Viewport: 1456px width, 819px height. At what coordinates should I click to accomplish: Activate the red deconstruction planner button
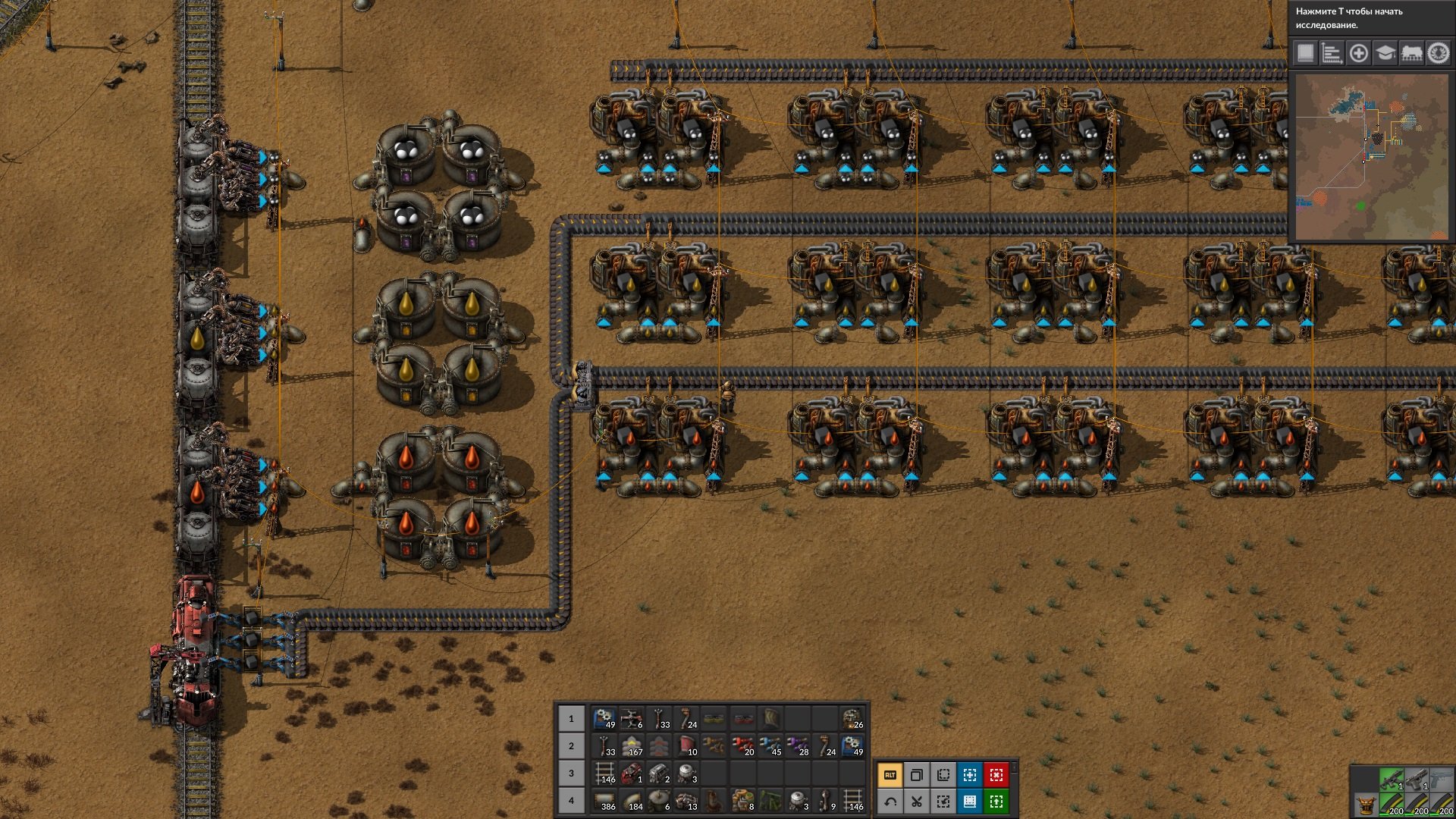996,775
